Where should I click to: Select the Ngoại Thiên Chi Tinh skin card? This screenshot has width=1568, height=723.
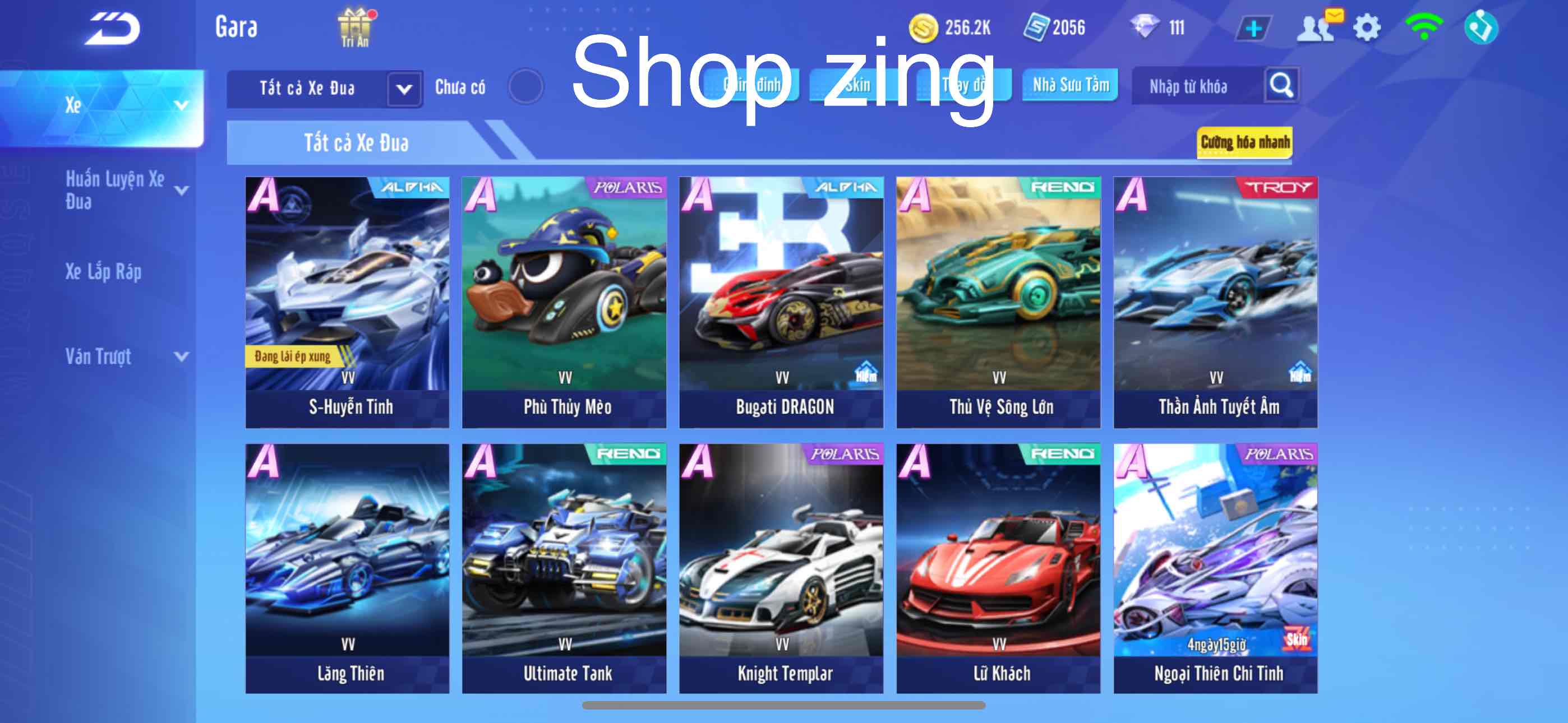point(1216,568)
